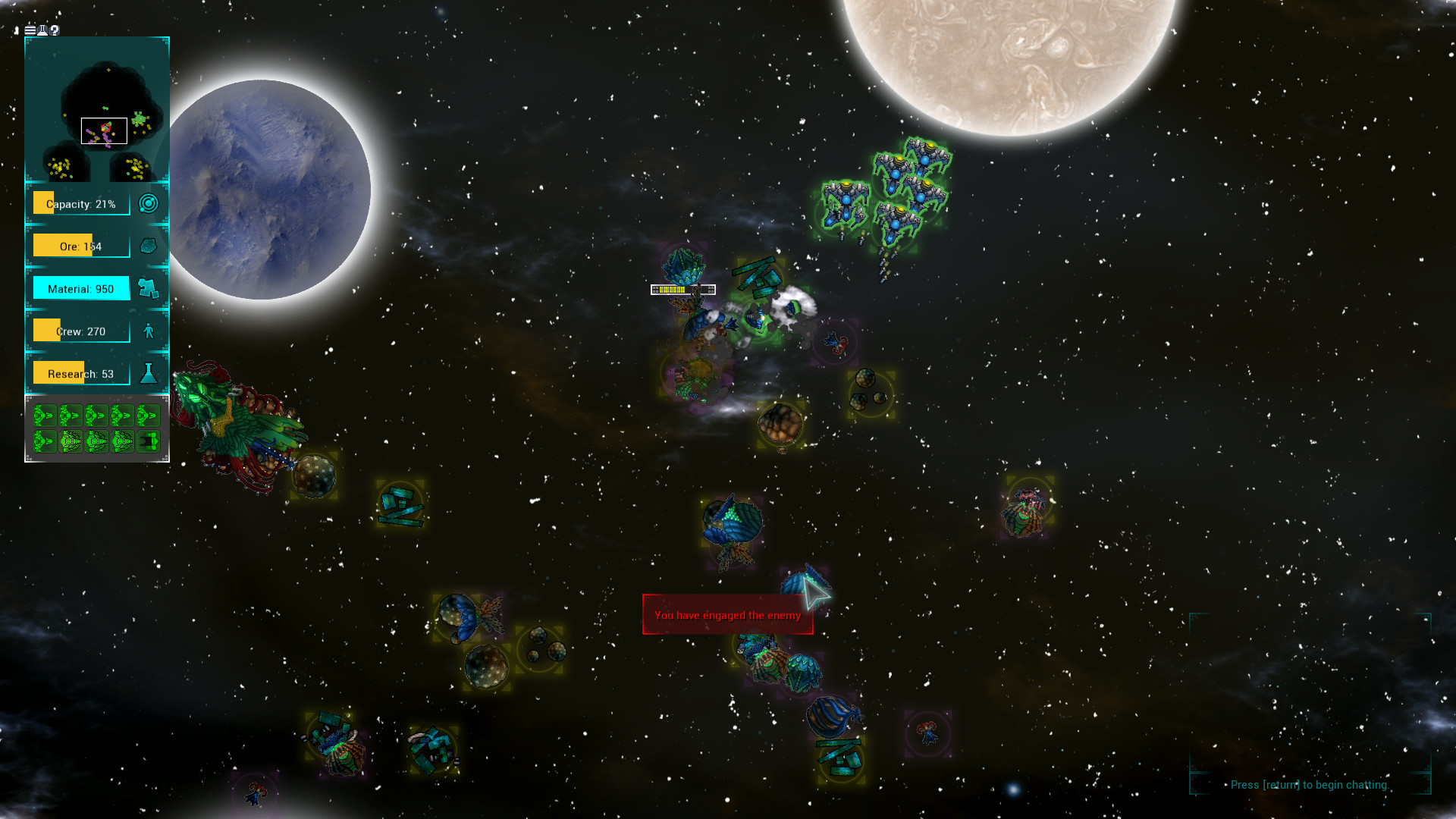Click the Material 950 progress bar

click(80, 288)
